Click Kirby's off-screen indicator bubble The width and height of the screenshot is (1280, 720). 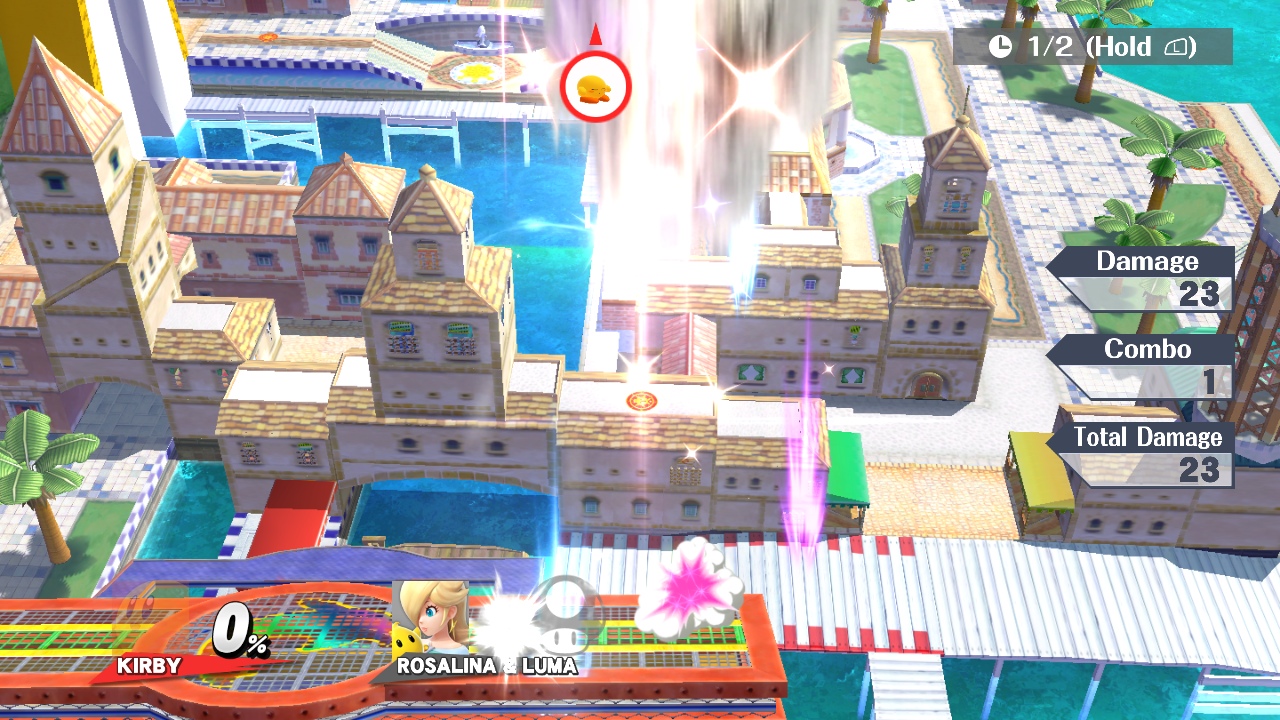(x=596, y=87)
